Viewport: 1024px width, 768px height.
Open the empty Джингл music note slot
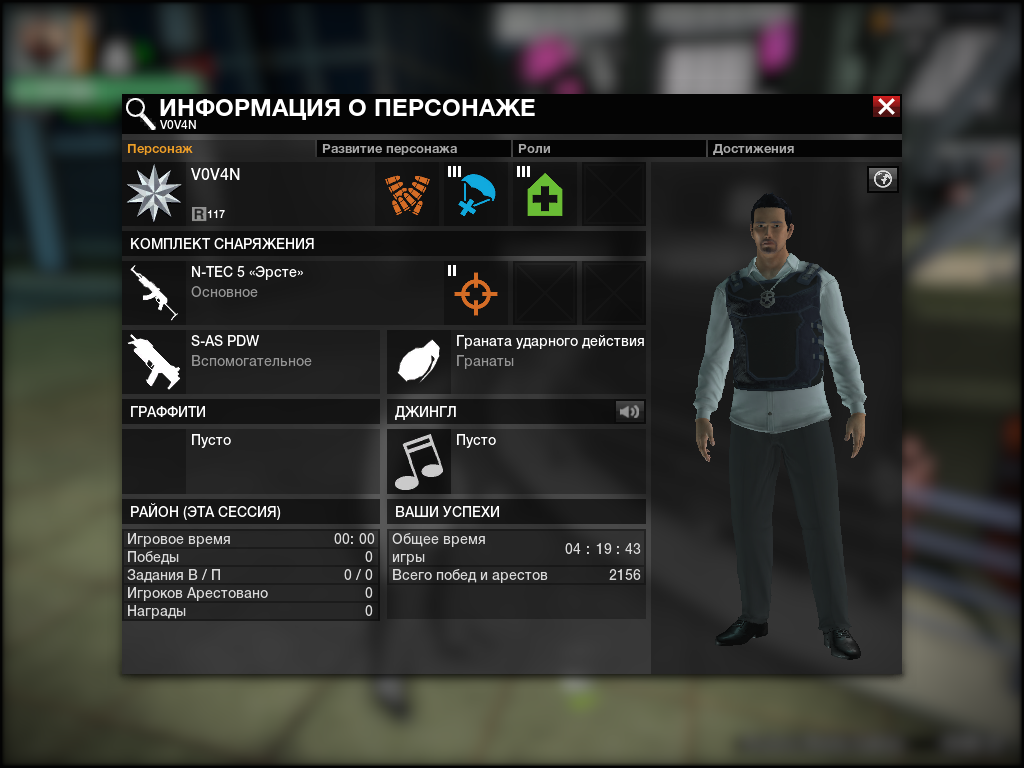click(419, 462)
